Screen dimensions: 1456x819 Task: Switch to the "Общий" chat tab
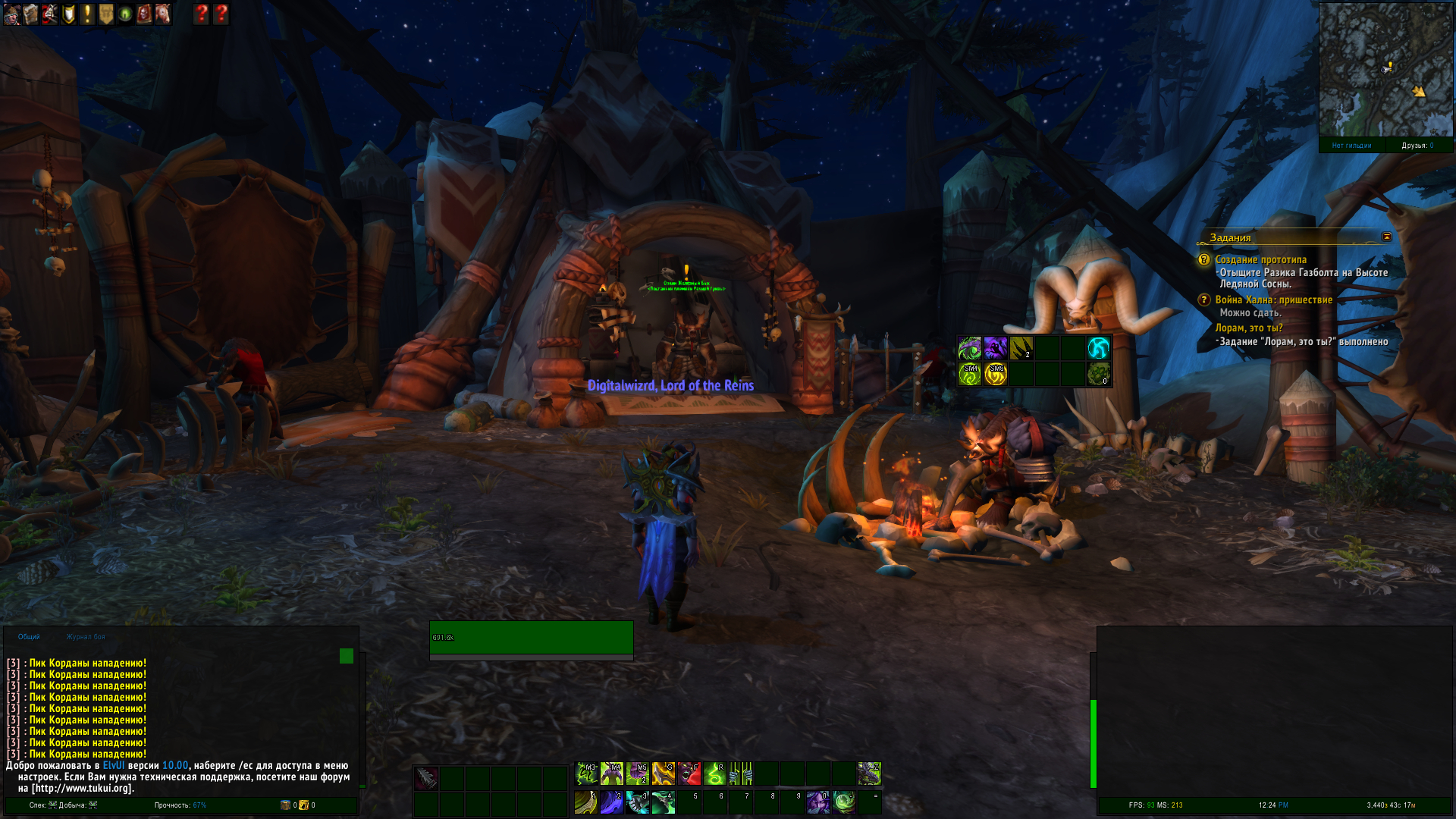click(x=29, y=637)
